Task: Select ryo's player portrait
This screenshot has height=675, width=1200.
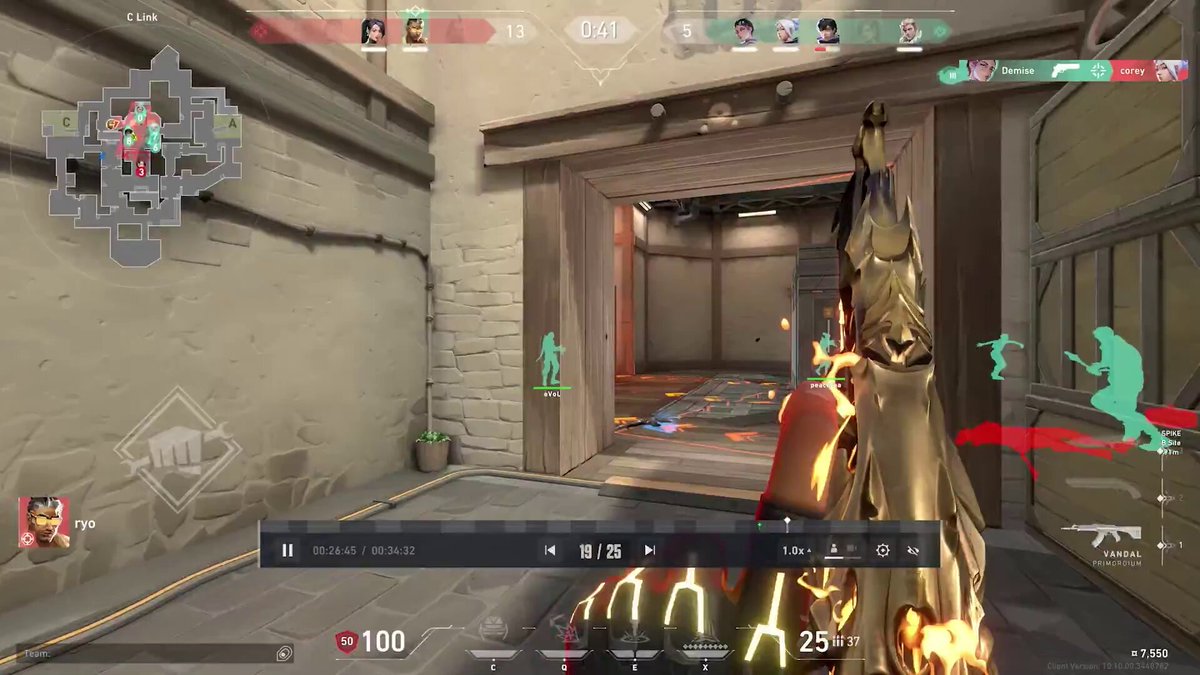Action: pyautogui.click(x=43, y=523)
